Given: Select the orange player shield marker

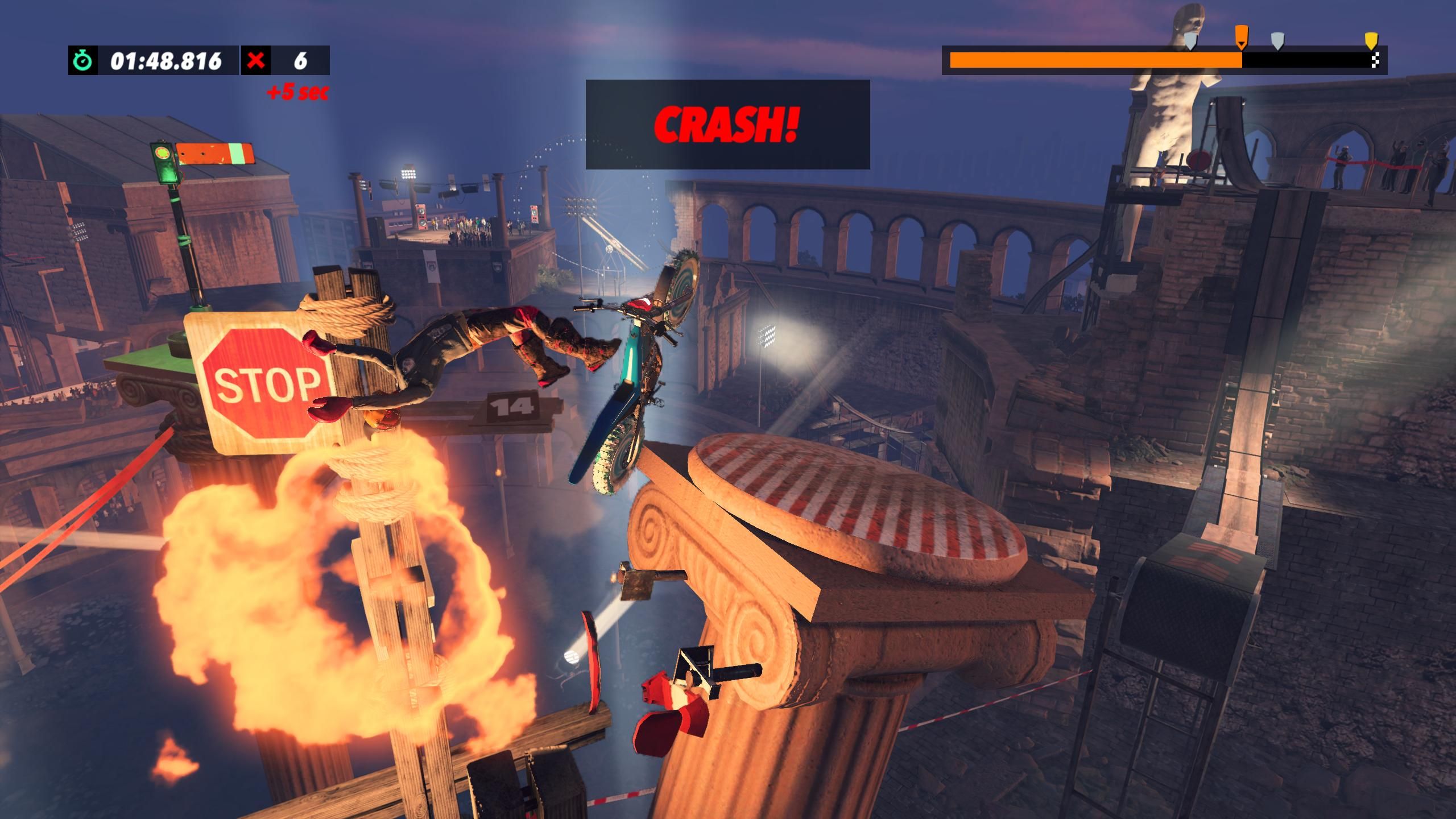Looking at the screenshot, I should (x=1242, y=37).
